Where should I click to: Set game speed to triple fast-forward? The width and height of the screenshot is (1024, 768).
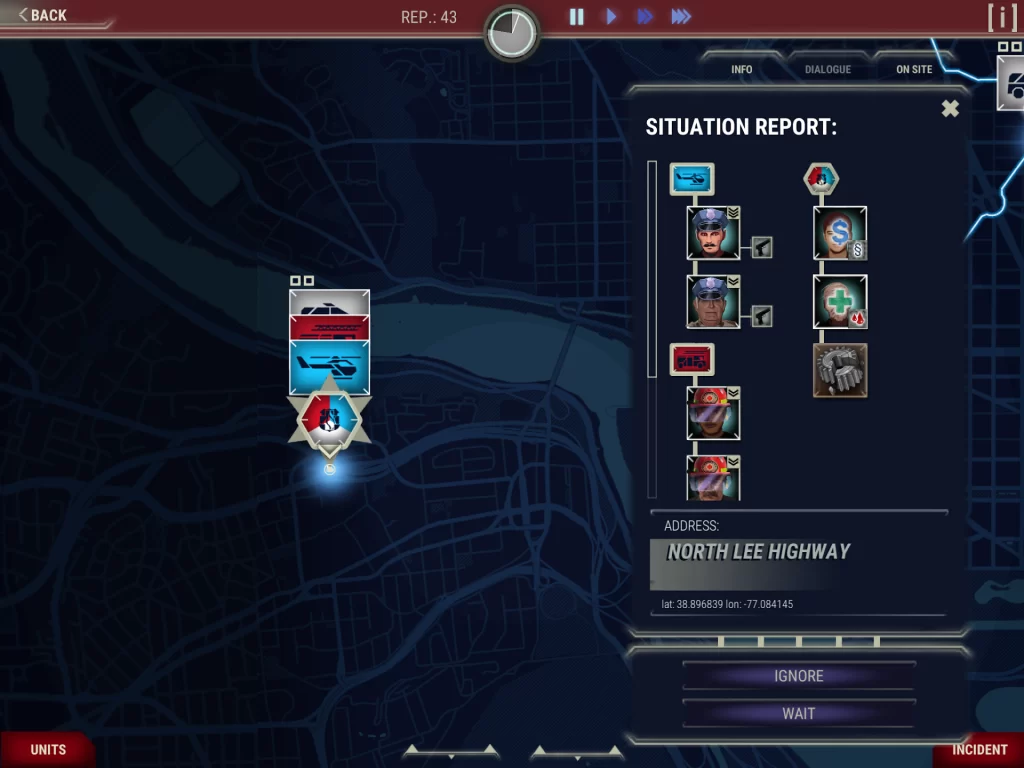tap(681, 16)
